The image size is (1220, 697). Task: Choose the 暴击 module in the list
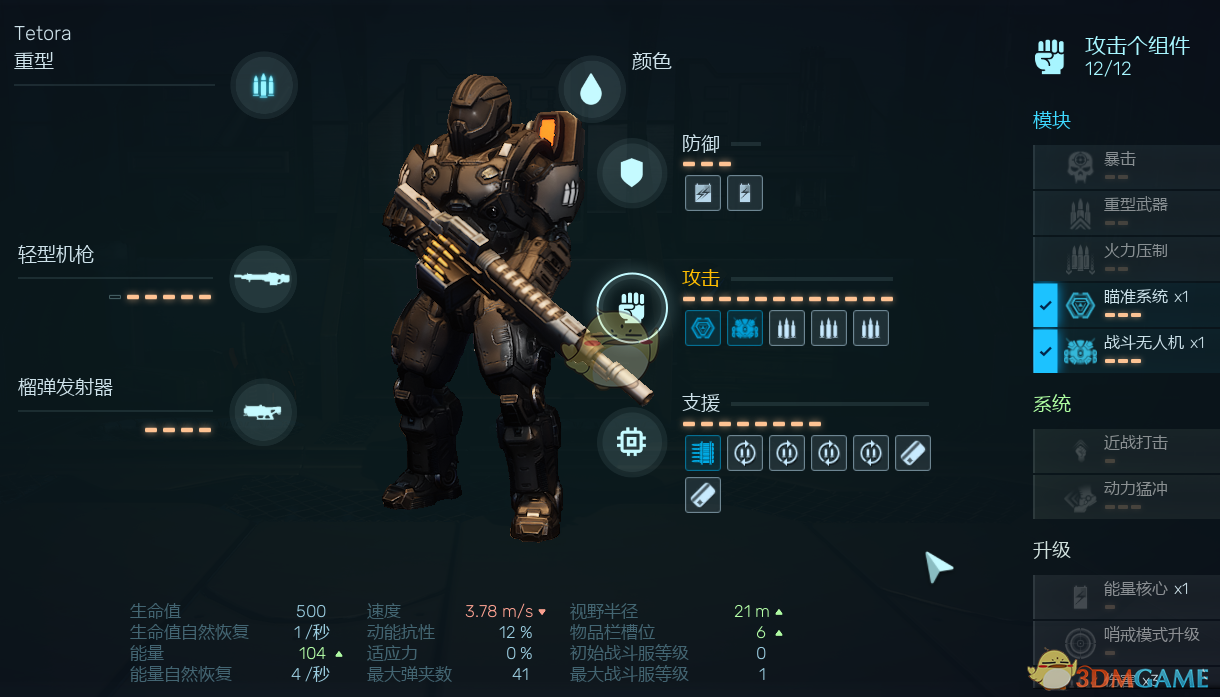click(x=1125, y=166)
